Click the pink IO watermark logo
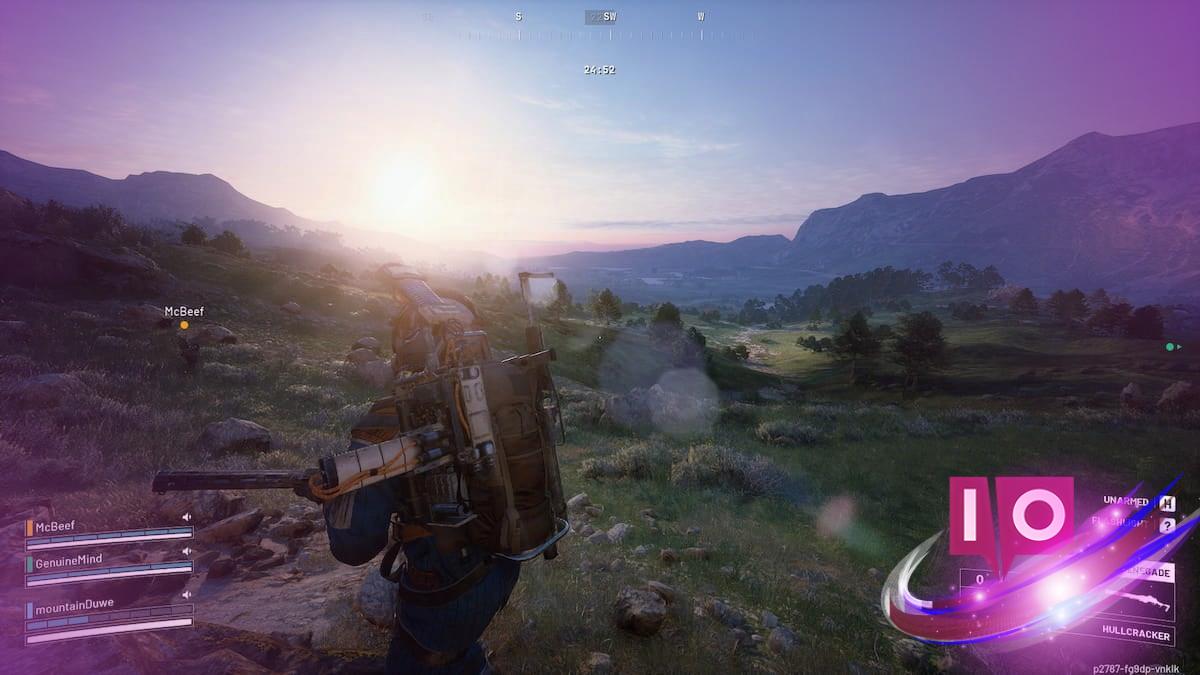 point(1010,513)
